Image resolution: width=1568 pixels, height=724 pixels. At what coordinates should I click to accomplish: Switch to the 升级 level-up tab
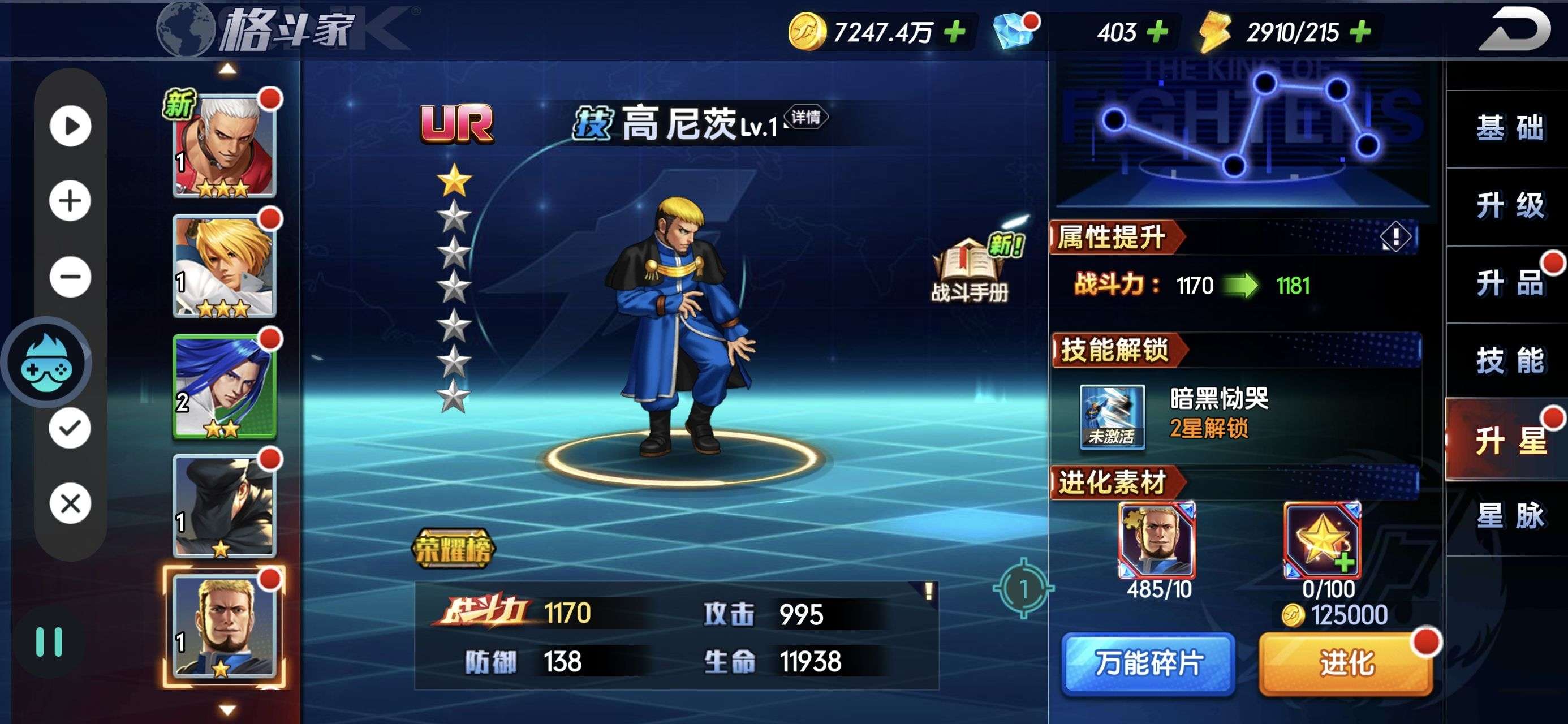(1510, 205)
